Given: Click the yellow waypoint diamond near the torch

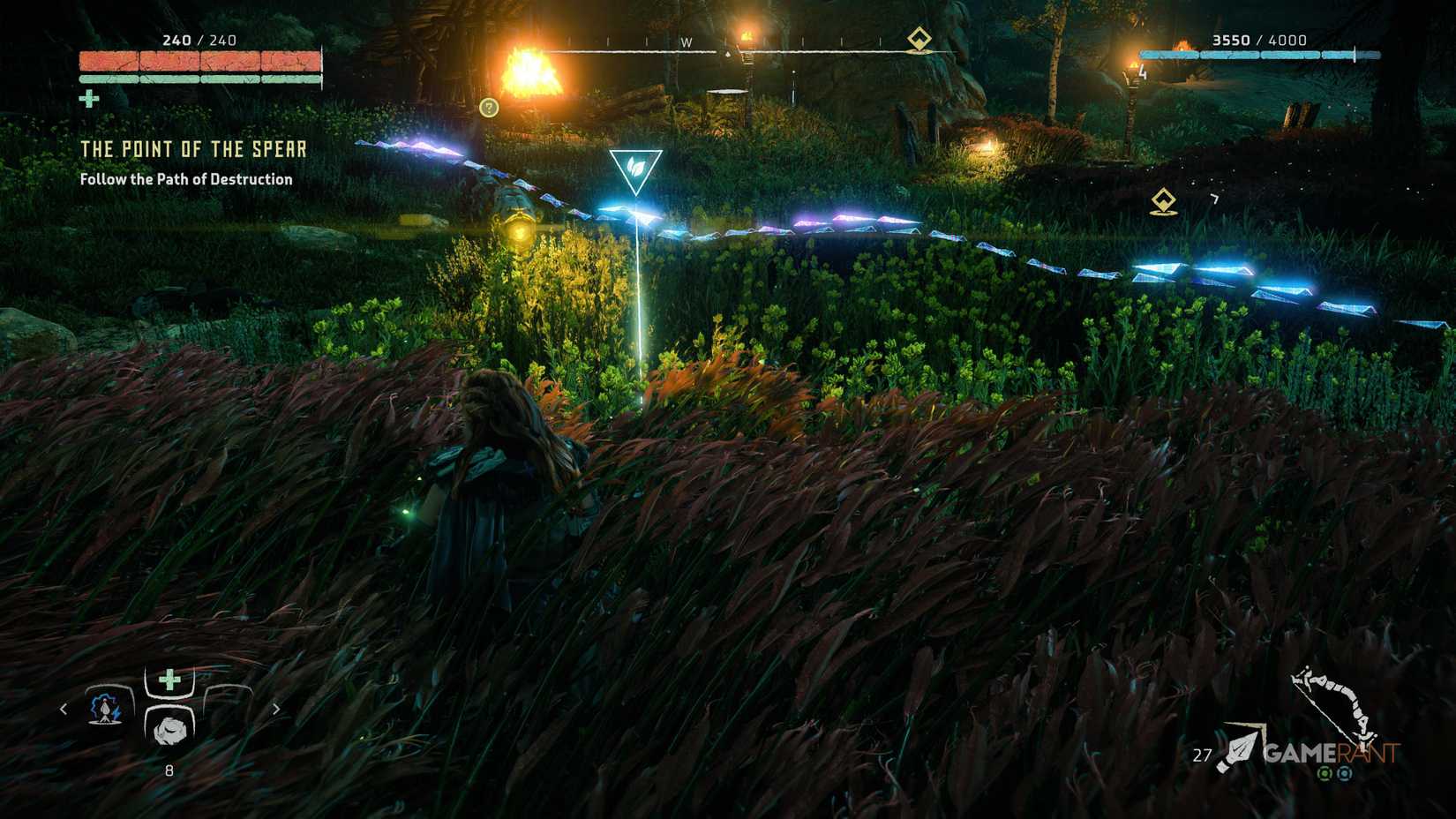Looking at the screenshot, I should tap(1163, 201).
